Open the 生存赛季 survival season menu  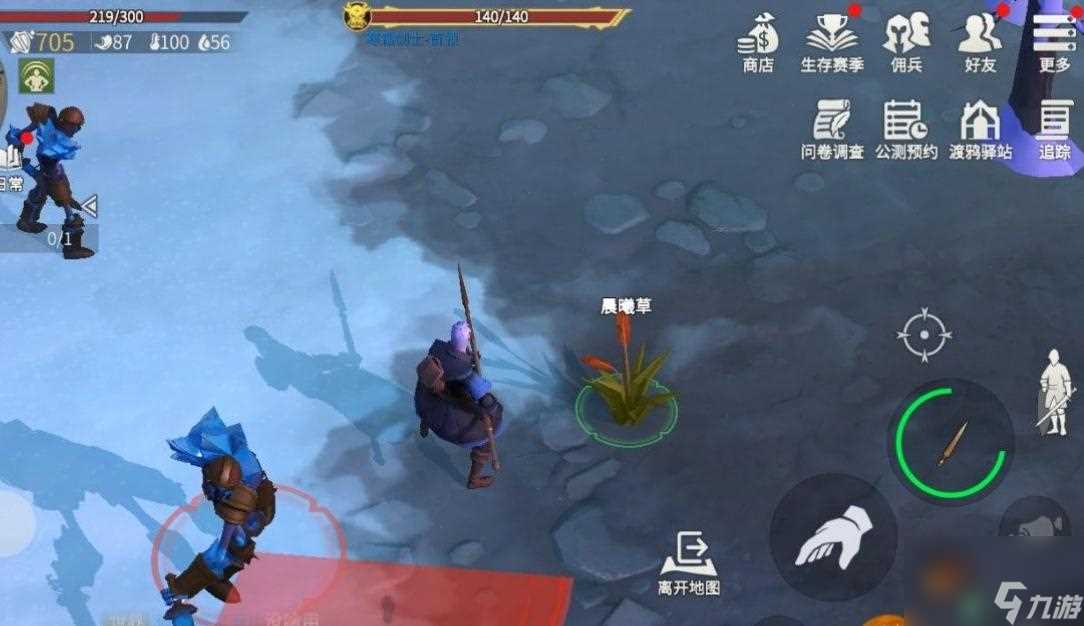click(x=832, y=42)
